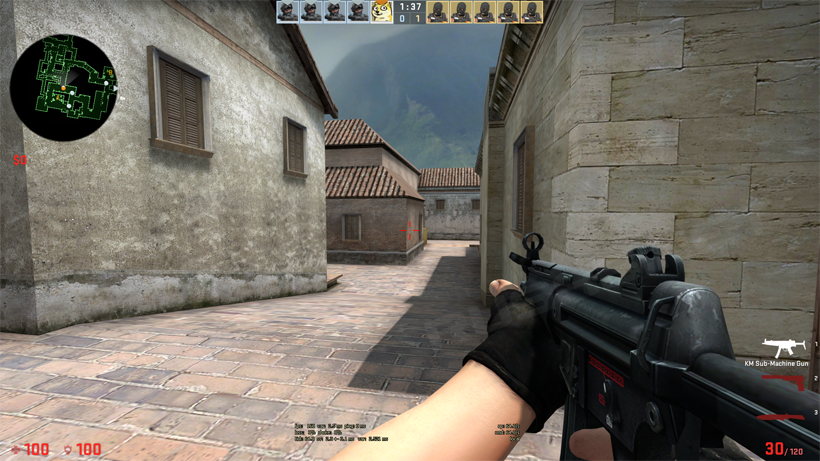This screenshot has height=461, width=820.
Task: Select the KM Sub-Machine Gun weapon icon
Action: pos(785,346)
